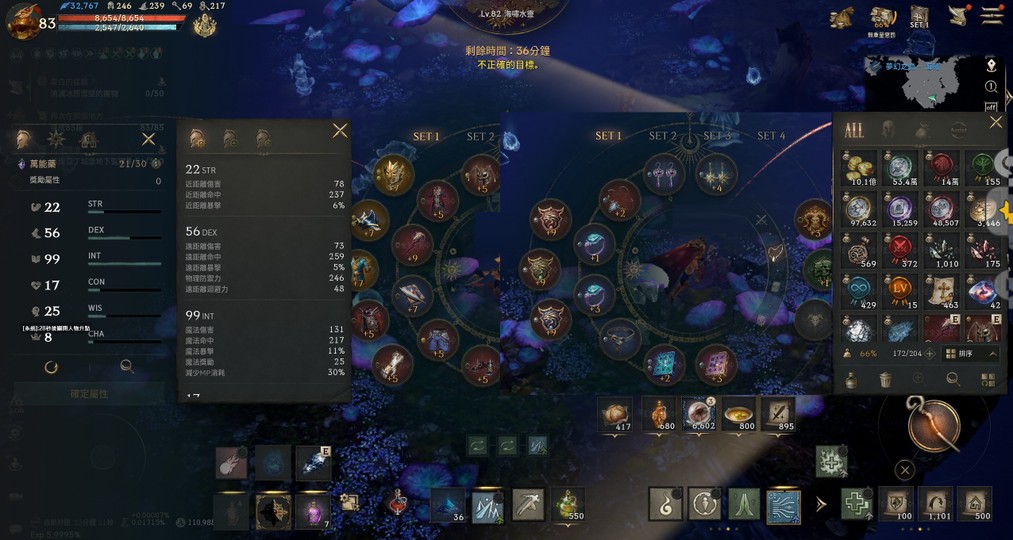Screen dimensions: 1013x540
Task: Reset attribute points with circular arrow
Action: 51,367
